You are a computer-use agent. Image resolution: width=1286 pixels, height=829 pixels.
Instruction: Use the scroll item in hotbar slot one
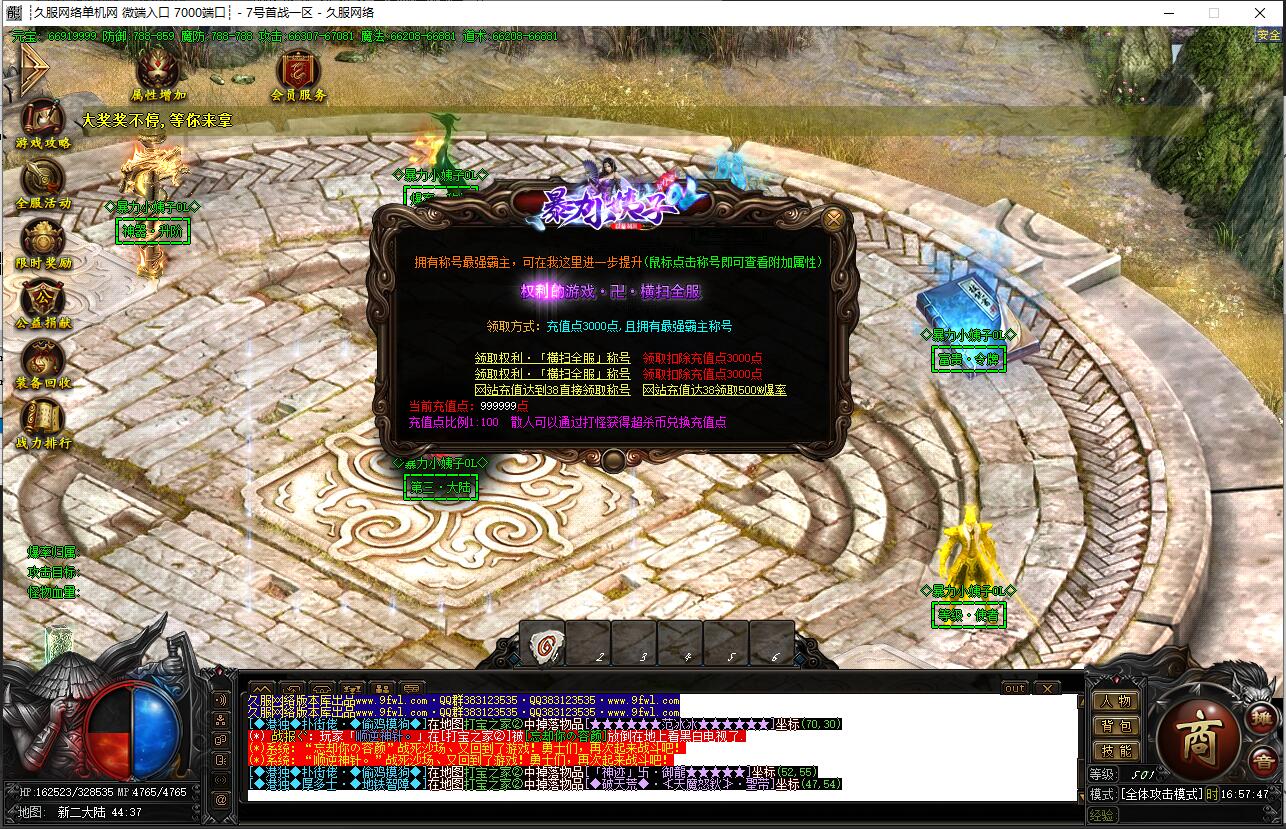[542, 645]
